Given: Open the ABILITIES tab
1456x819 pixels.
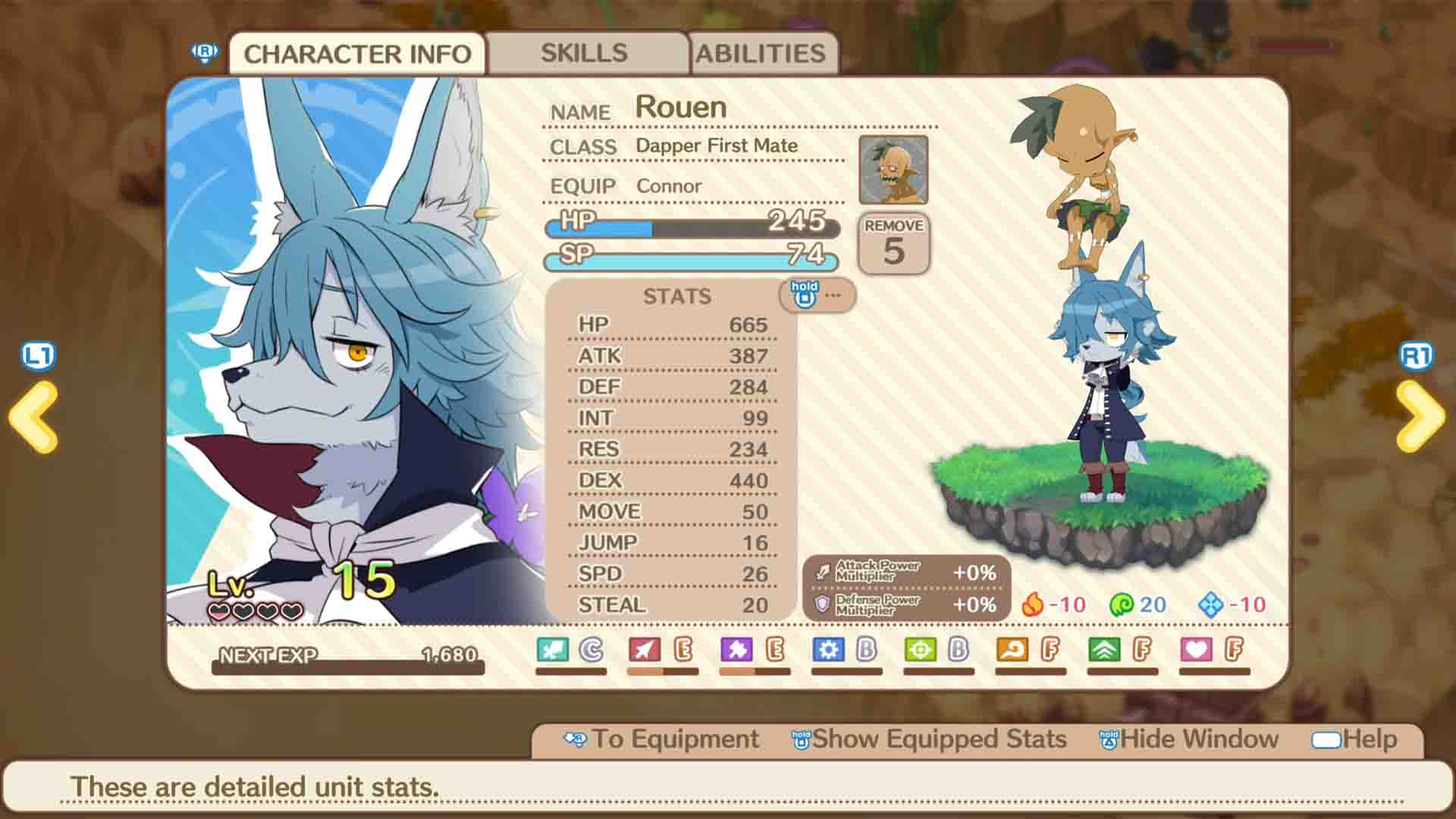Looking at the screenshot, I should (x=762, y=52).
